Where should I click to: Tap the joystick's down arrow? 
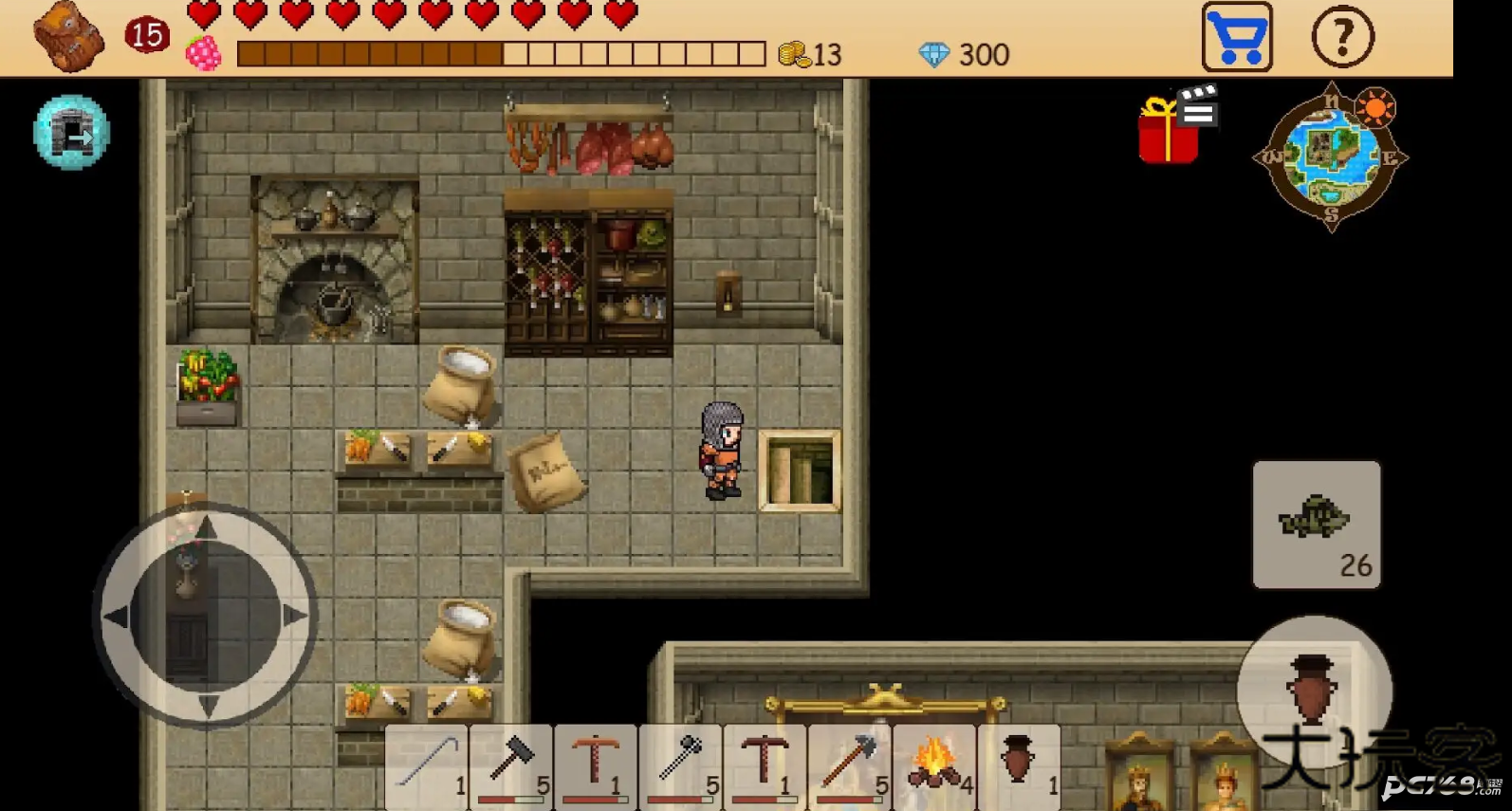point(207,704)
